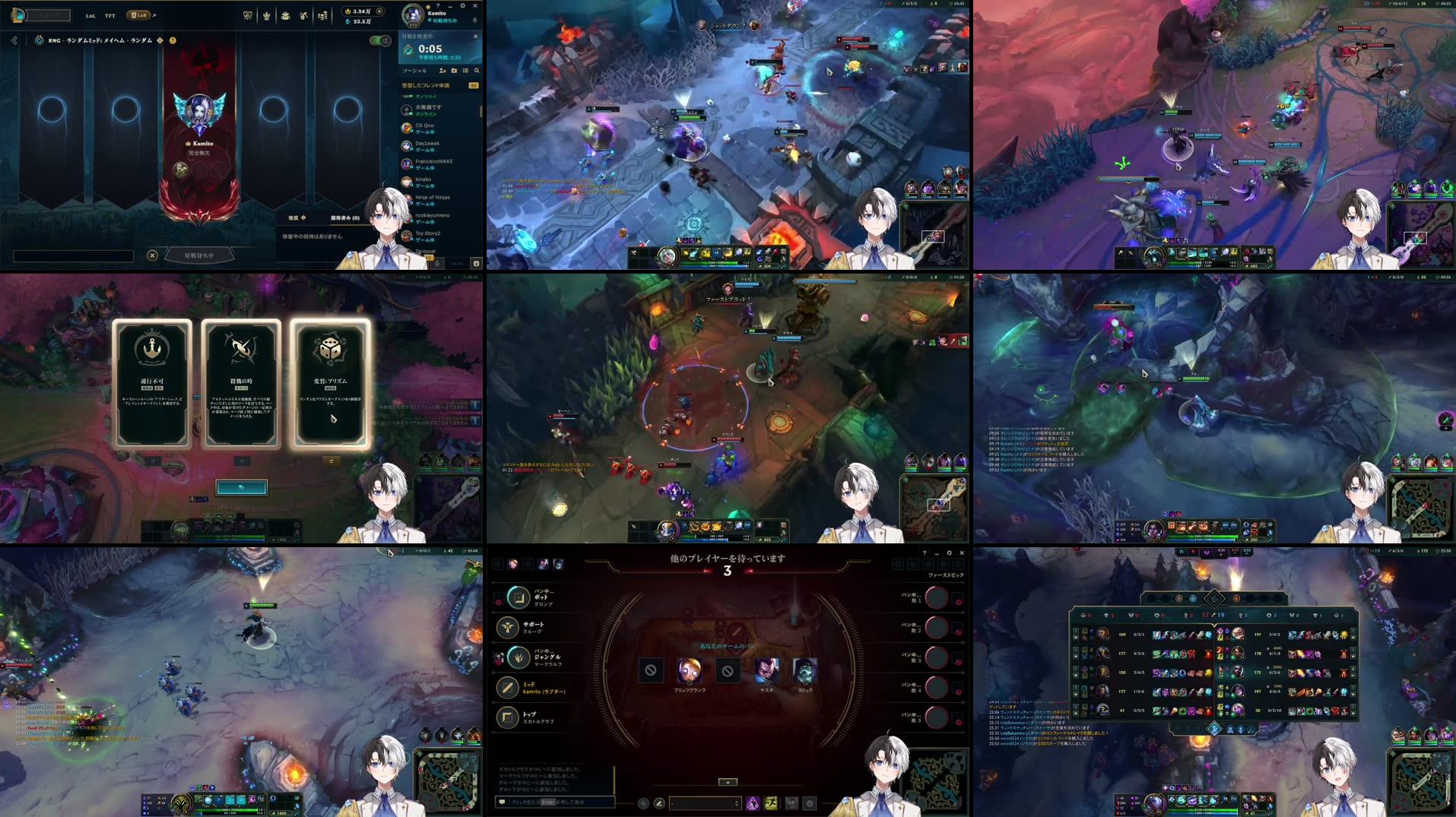Click the support role icon in champion select

(509, 627)
